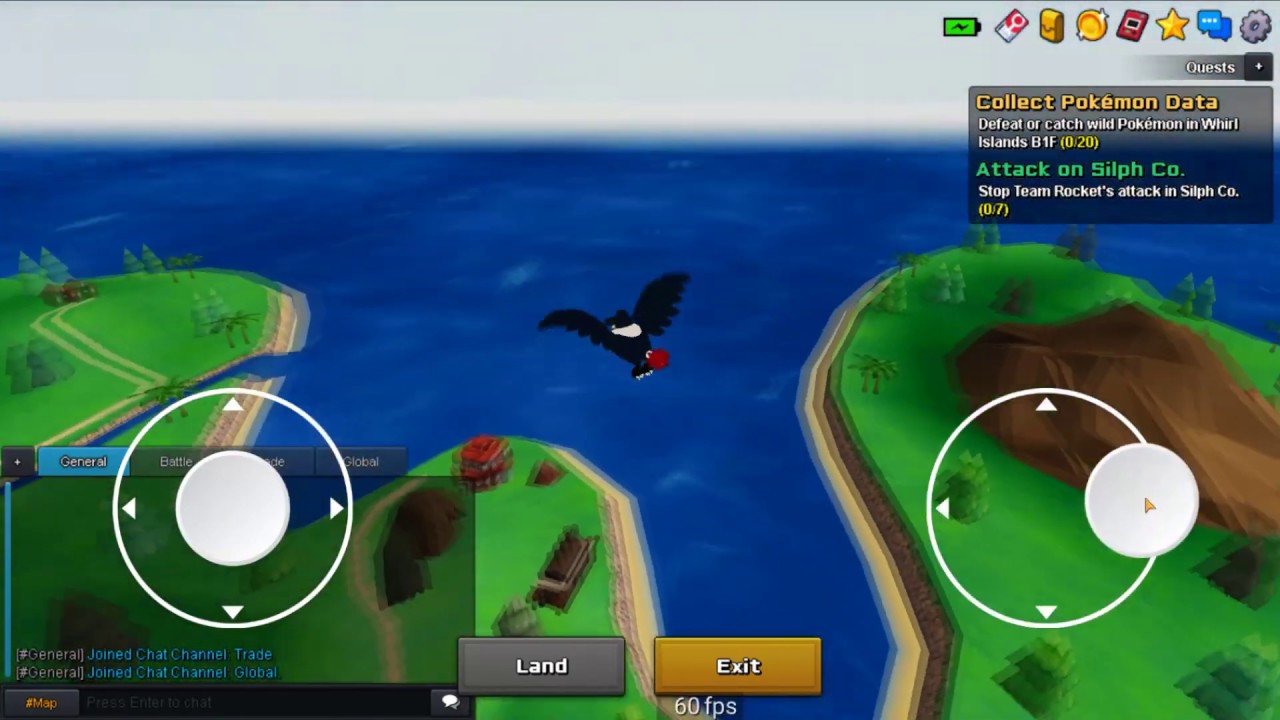Expand the Quests panel with the plus button
The width and height of the screenshot is (1280, 720).
[x=1258, y=66]
